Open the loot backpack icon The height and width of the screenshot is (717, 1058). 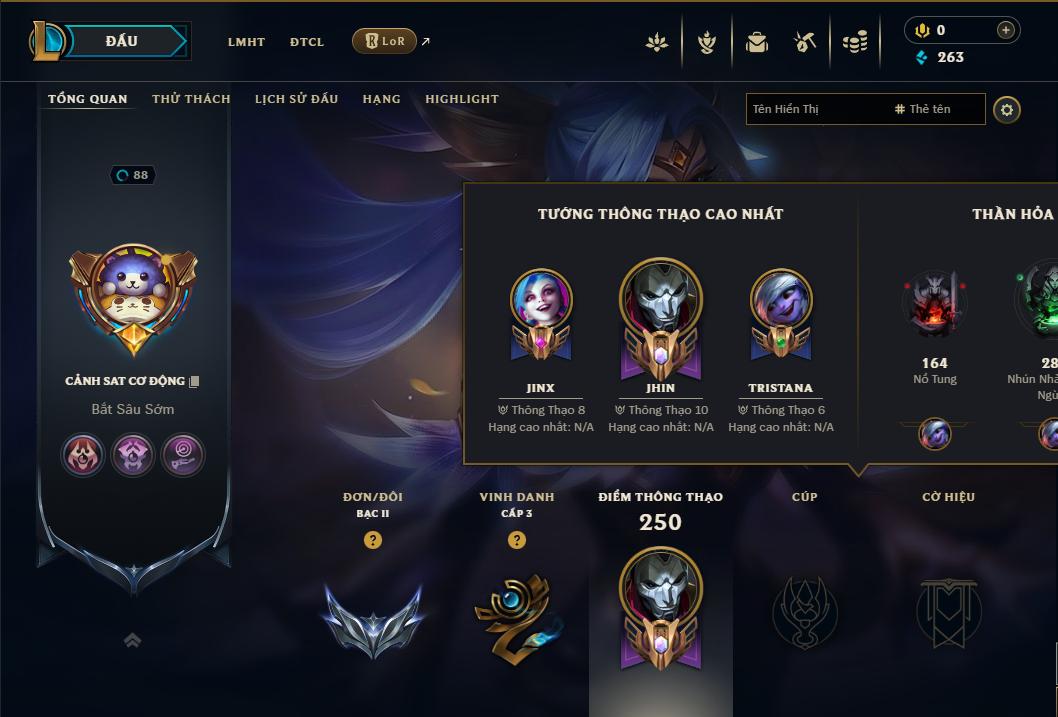coord(757,42)
